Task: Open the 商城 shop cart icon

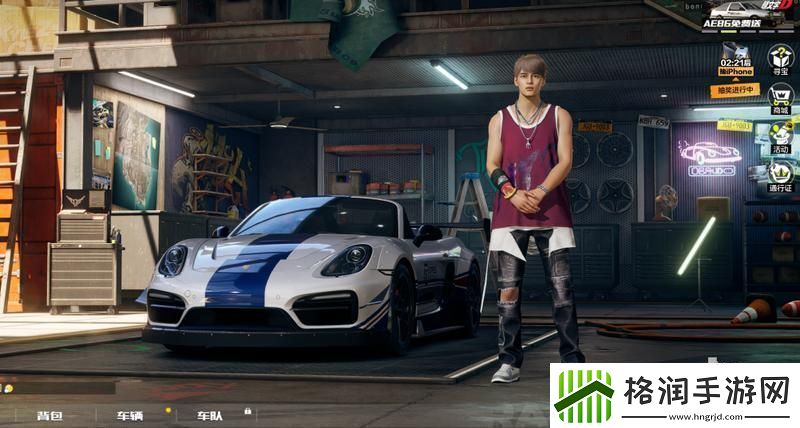Action: (x=781, y=98)
